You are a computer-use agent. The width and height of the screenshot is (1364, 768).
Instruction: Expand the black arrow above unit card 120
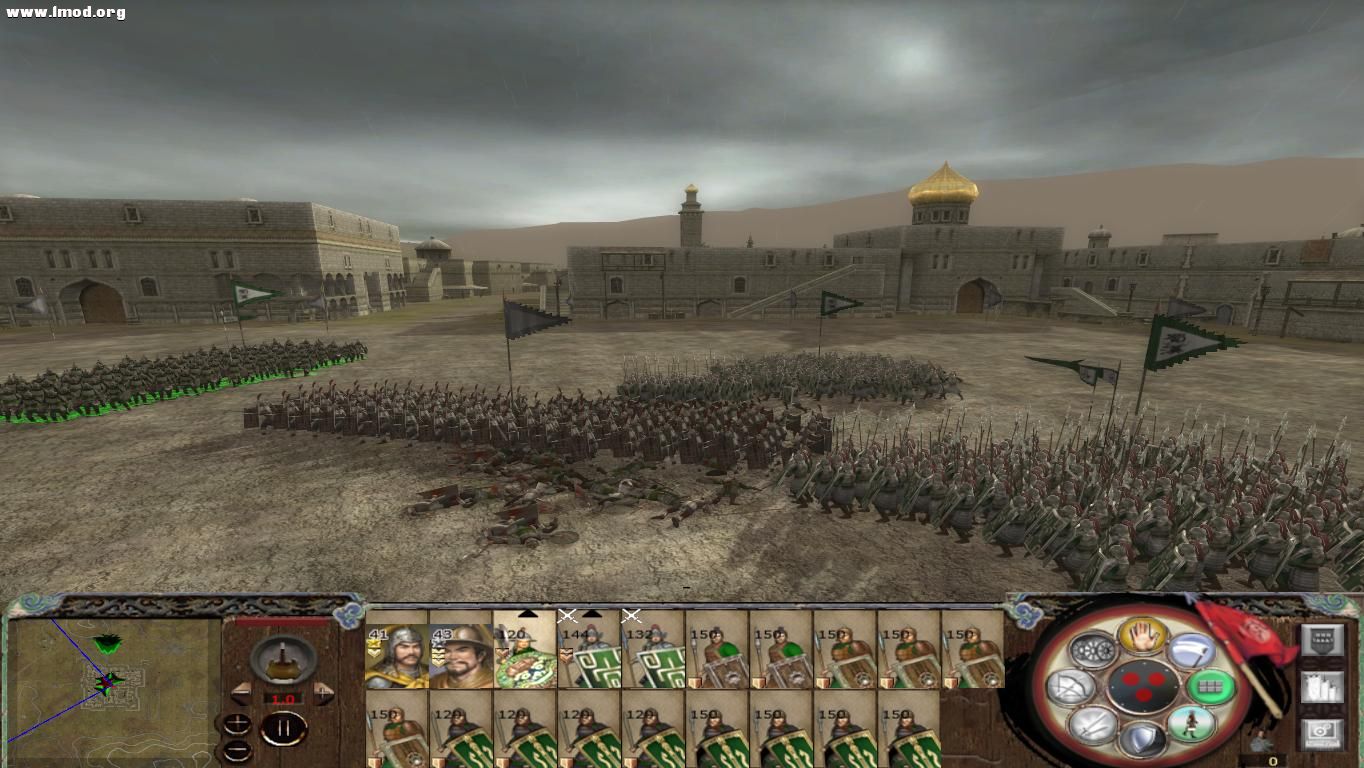point(528,616)
